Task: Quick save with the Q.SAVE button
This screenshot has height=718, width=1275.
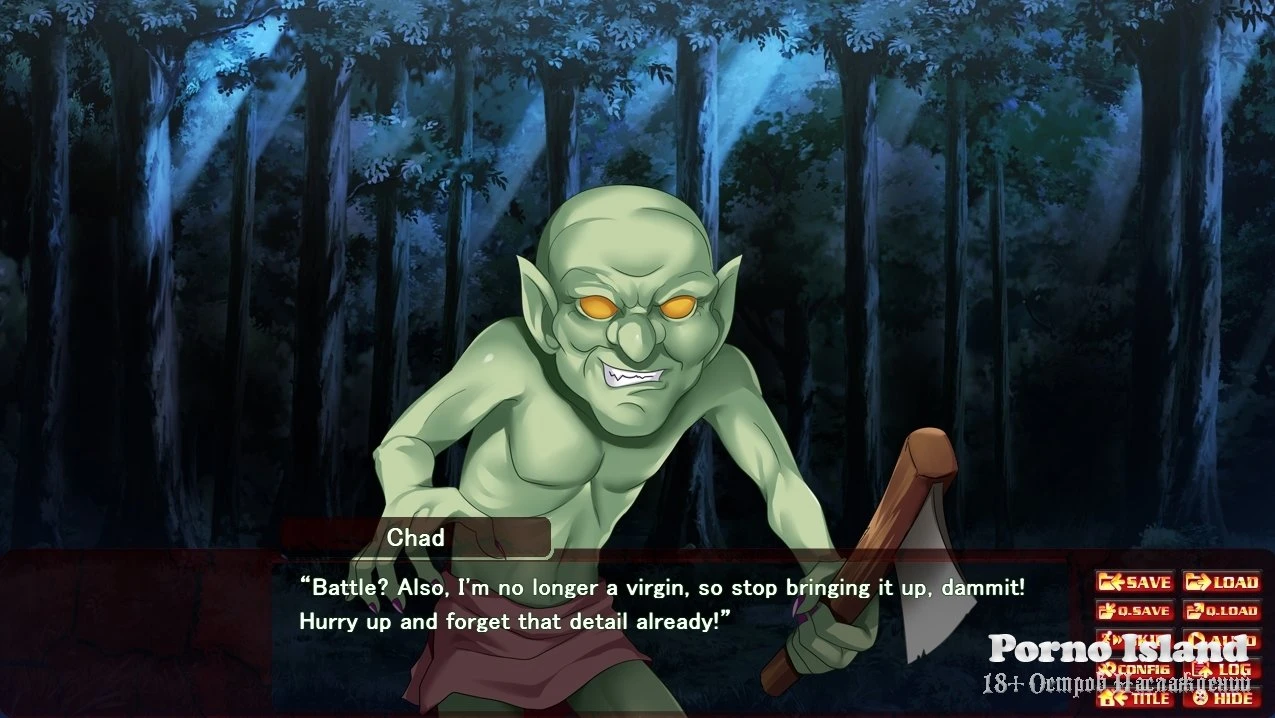Action: coord(1135,611)
